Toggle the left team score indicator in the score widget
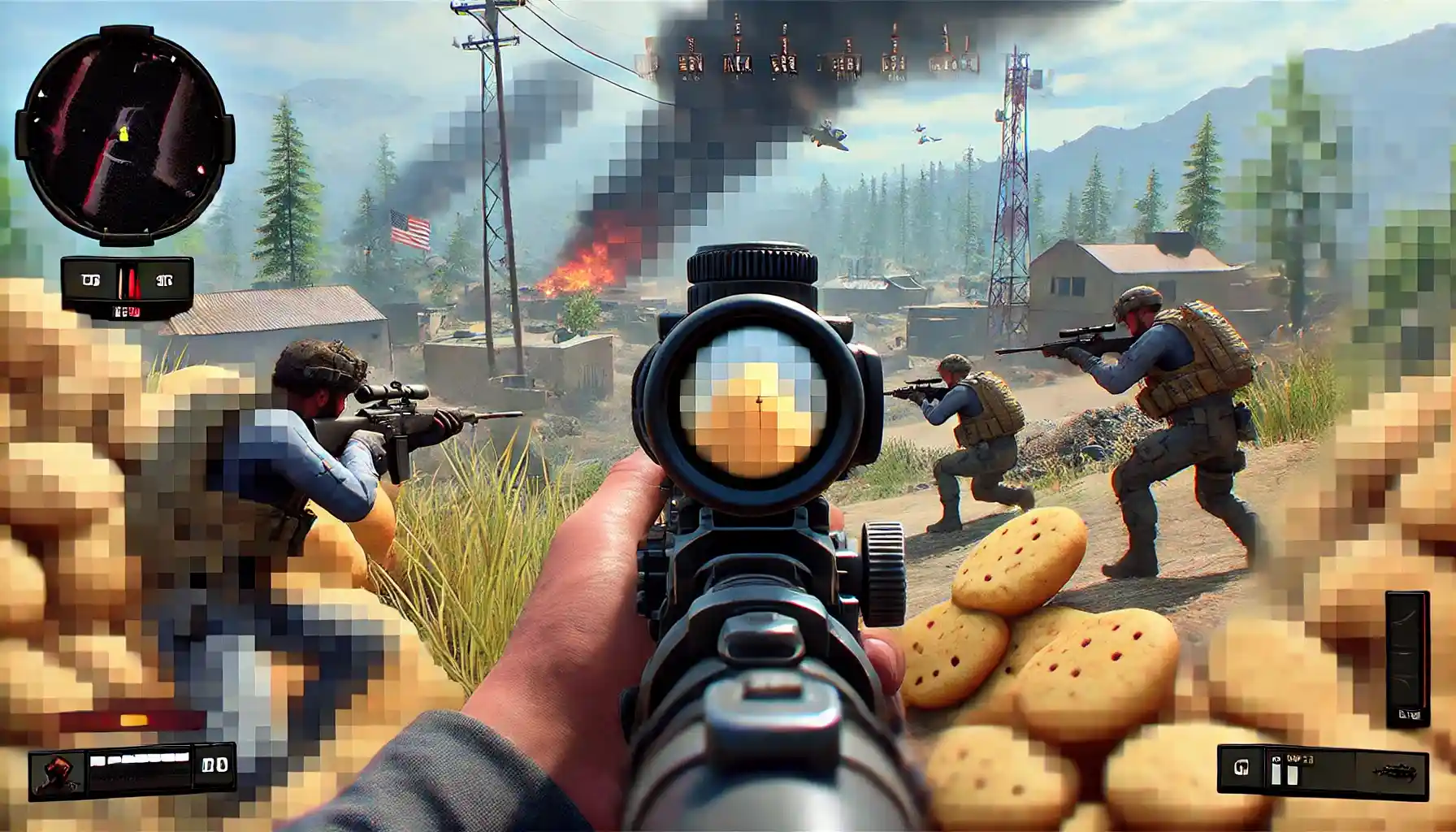Viewport: 1456px width, 832px height. tap(92, 279)
